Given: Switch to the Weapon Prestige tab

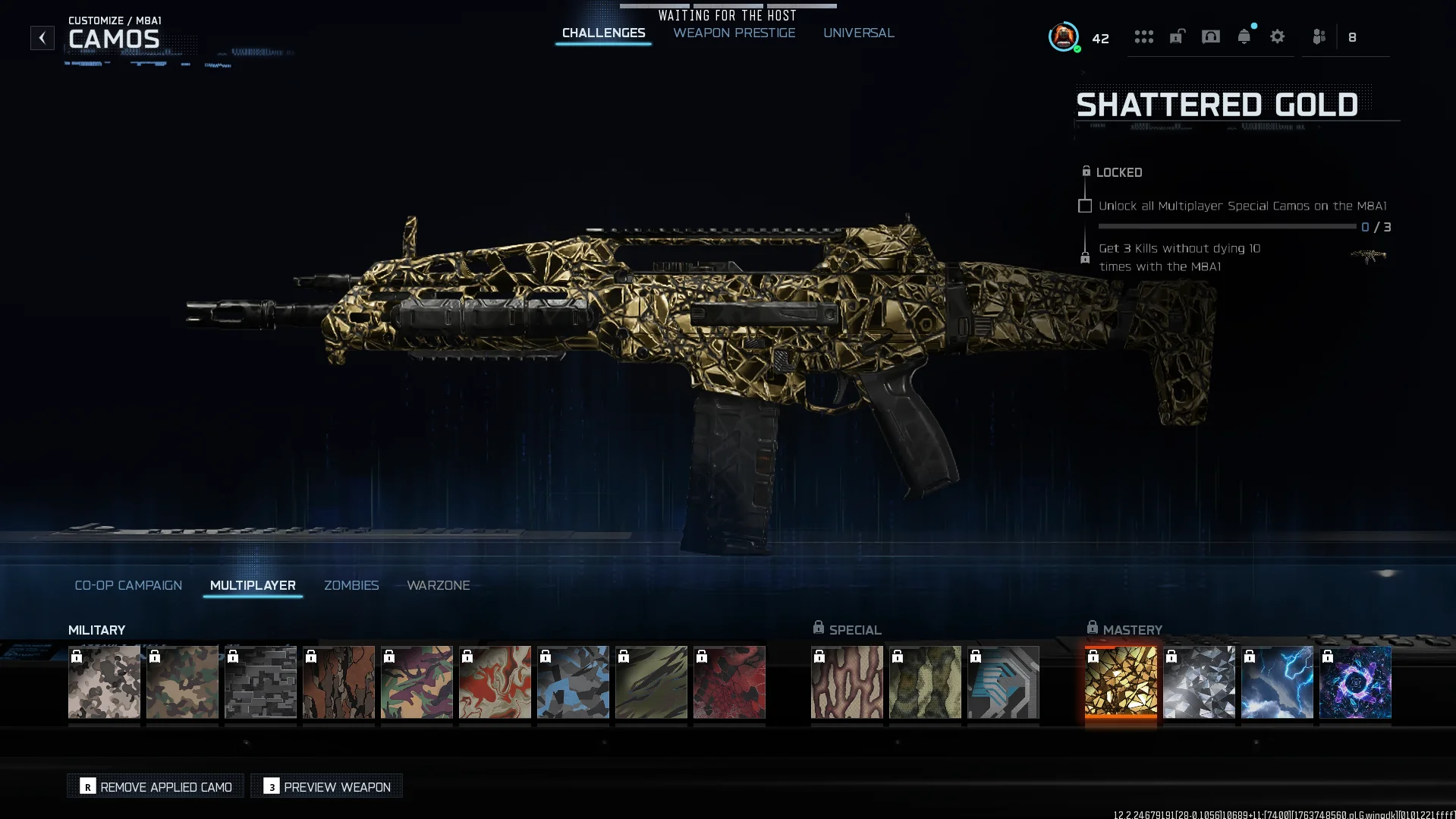Looking at the screenshot, I should [x=733, y=33].
